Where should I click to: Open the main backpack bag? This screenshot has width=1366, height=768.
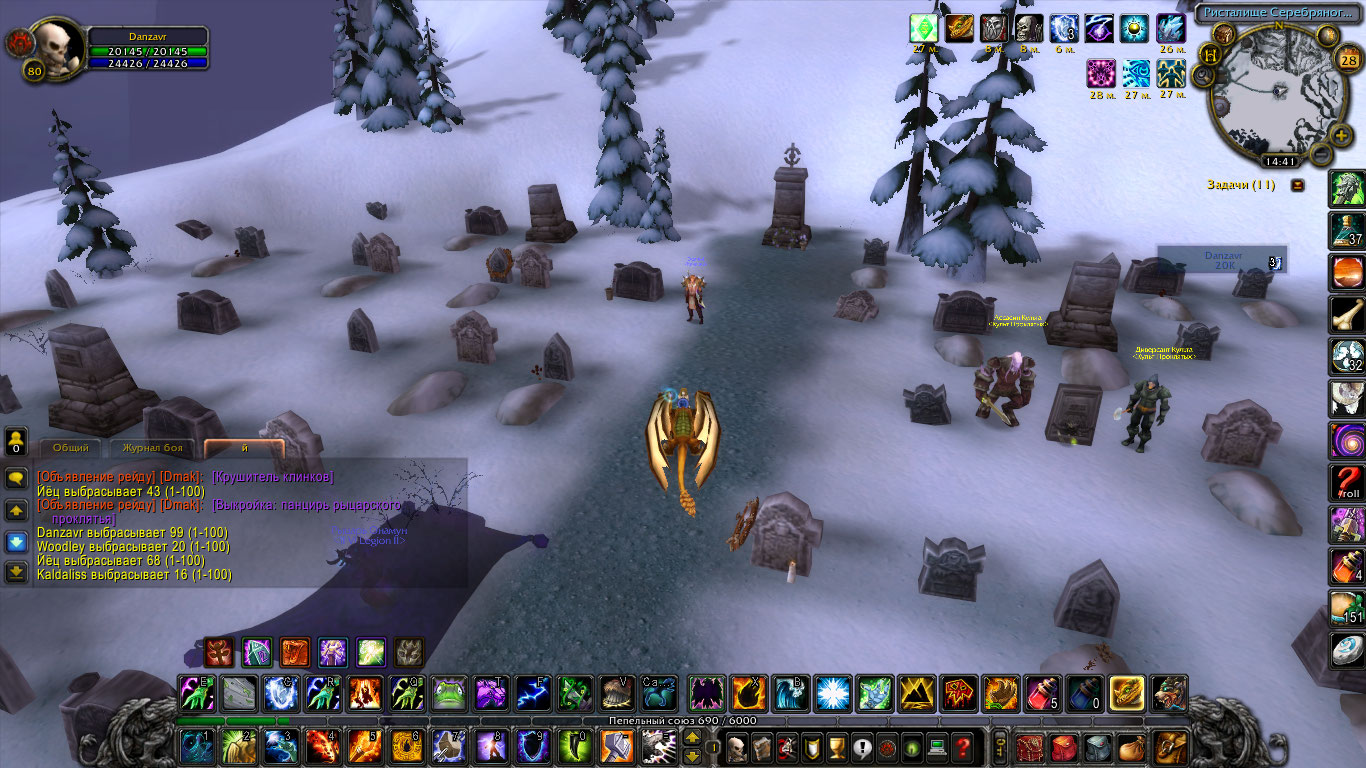[x=1168, y=747]
